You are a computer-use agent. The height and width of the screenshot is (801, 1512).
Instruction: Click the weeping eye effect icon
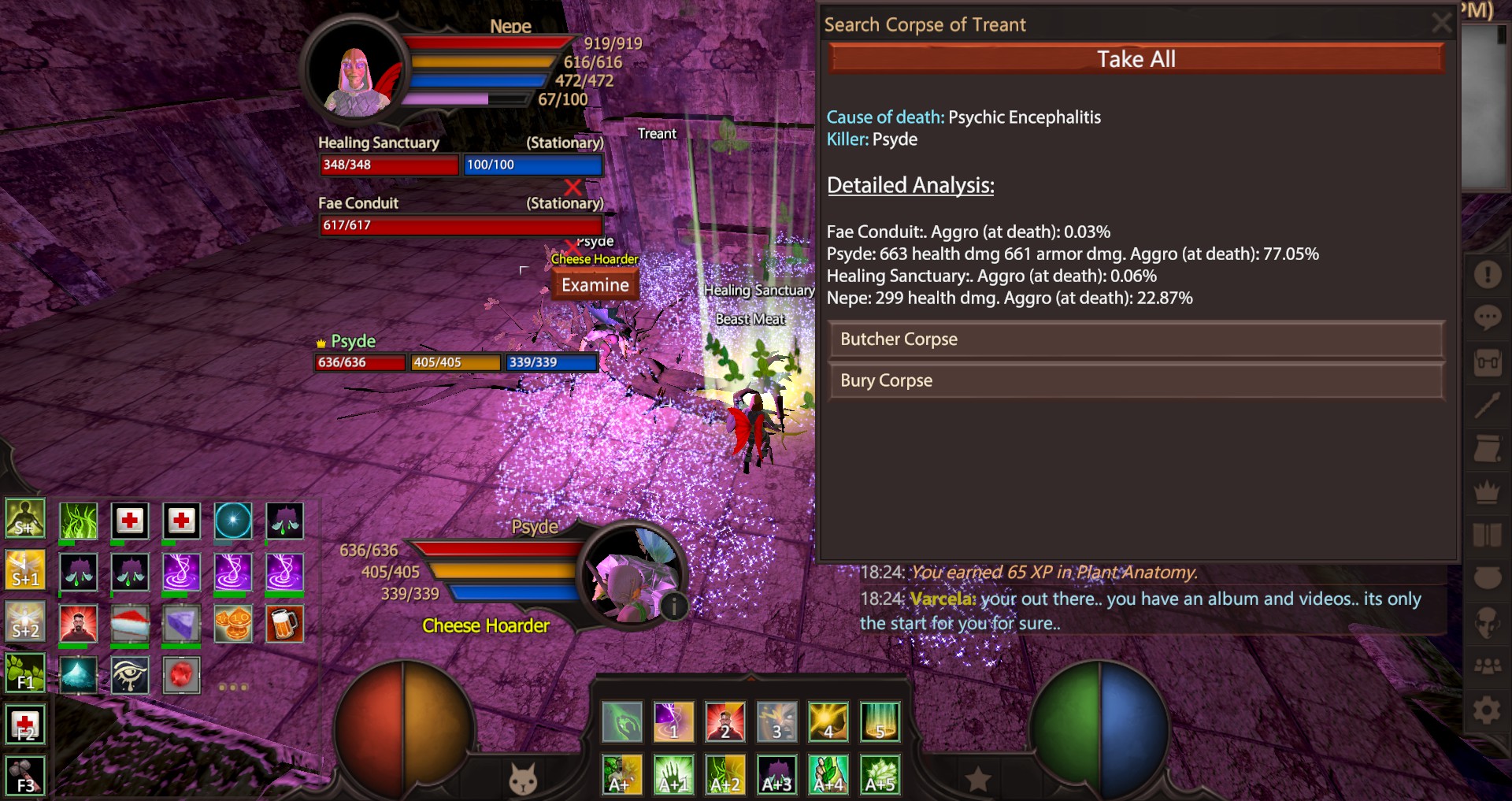click(130, 676)
